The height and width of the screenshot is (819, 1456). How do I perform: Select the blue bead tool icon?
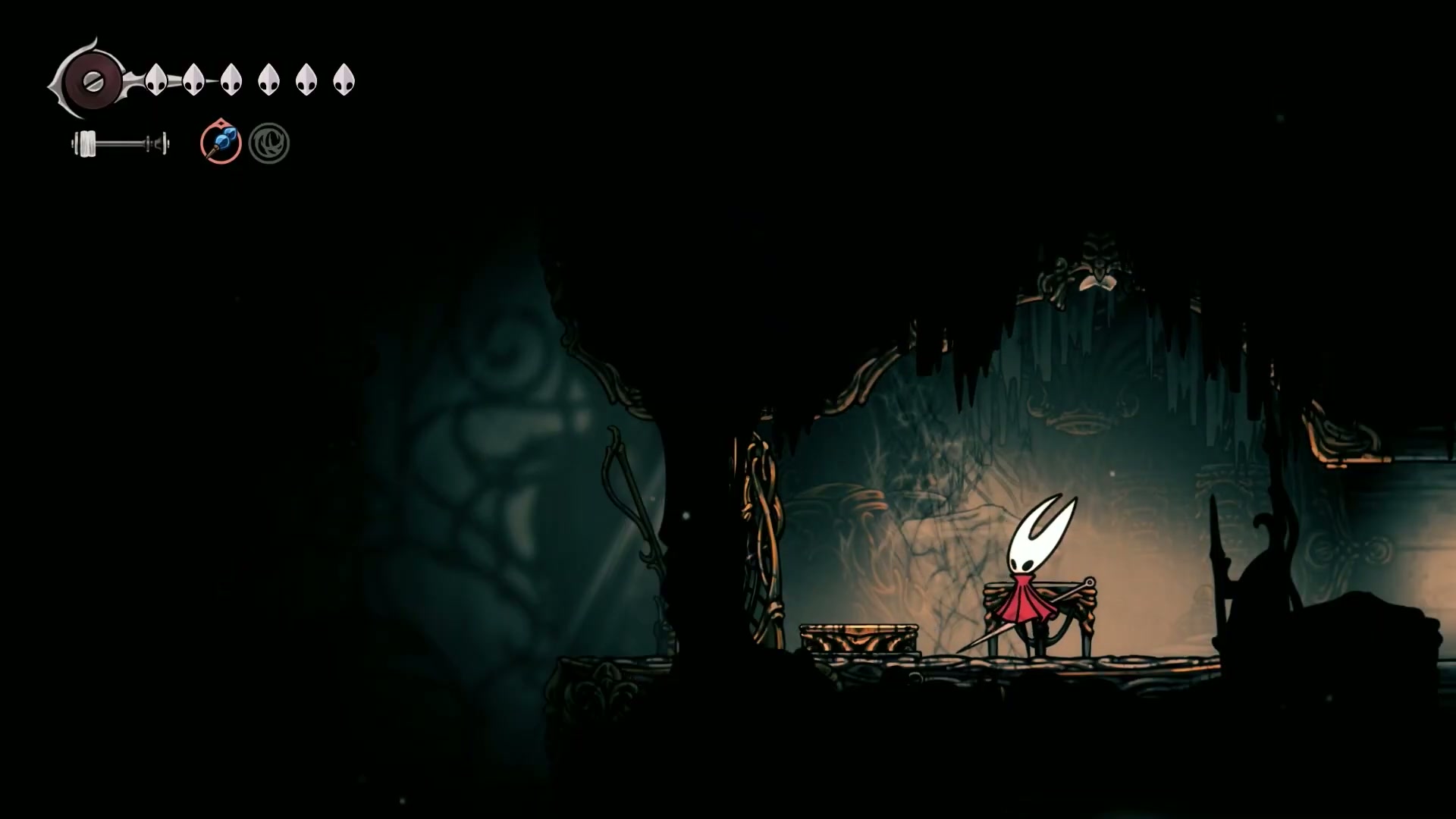click(x=221, y=143)
